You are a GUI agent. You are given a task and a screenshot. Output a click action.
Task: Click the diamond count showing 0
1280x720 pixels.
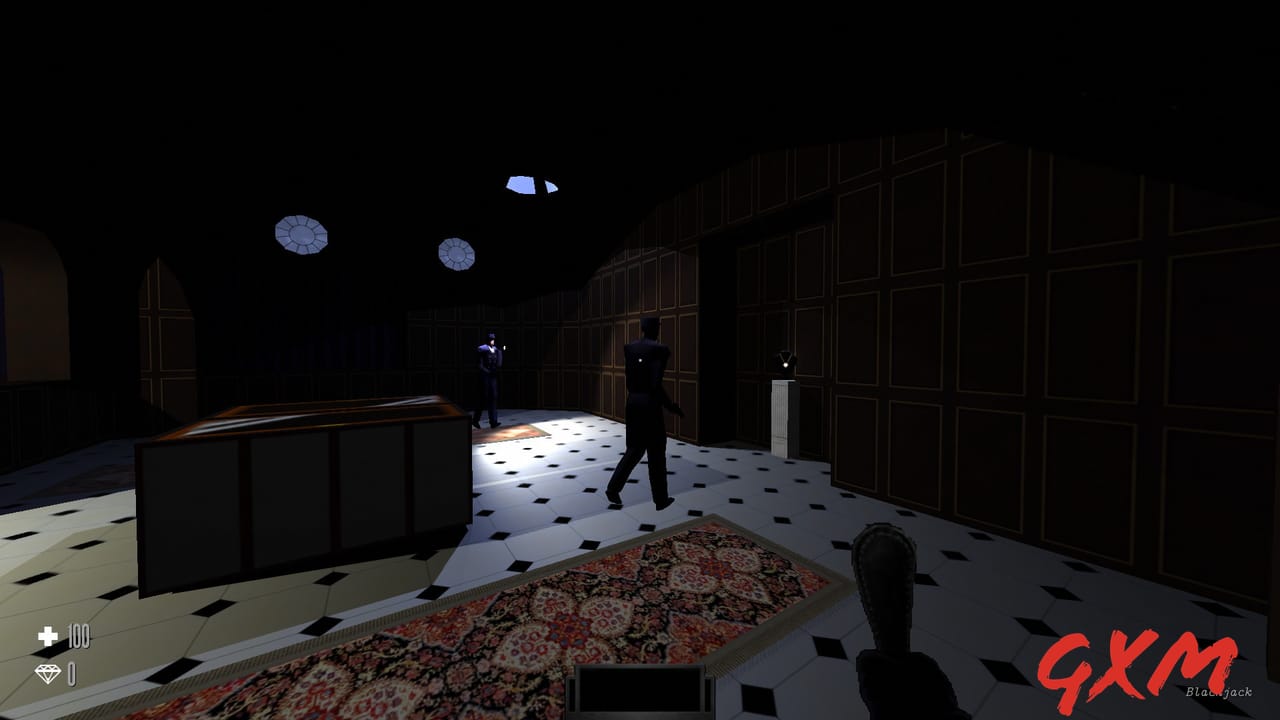(70, 674)
